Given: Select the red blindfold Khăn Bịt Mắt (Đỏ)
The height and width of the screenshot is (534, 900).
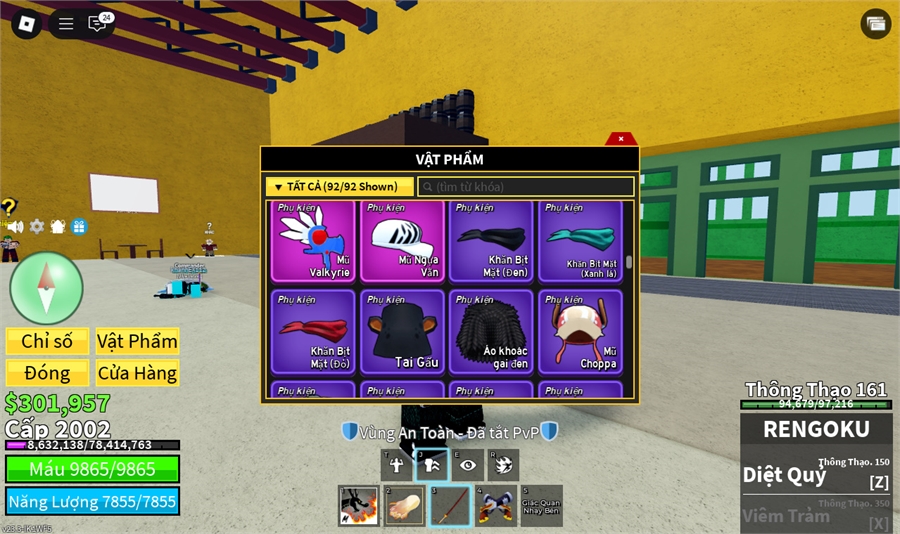Looking at the screenshot, I should [314, 332].
